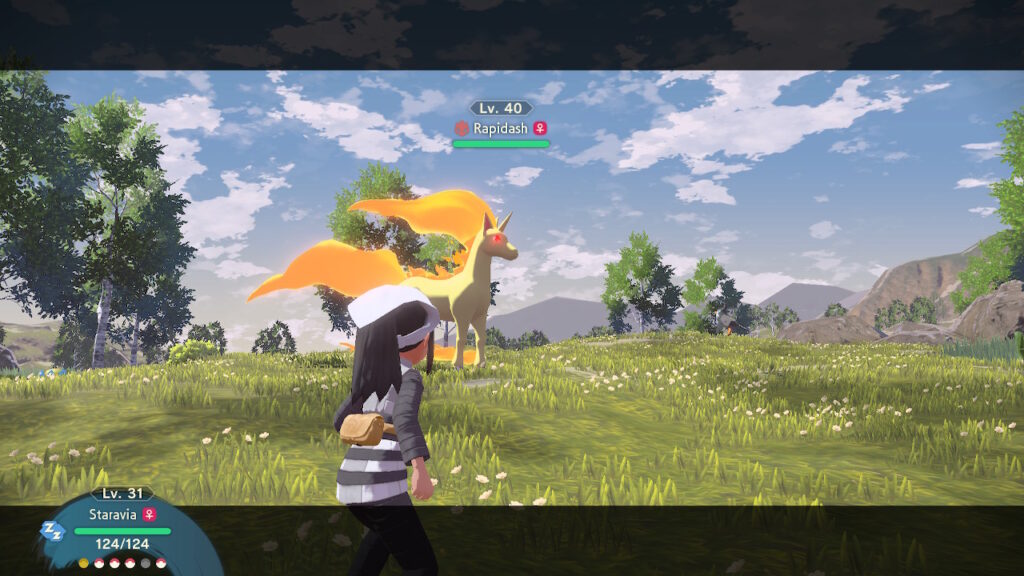Select the gray fainted party ball indicator
Viewport: 1024px width, 576px height.
(145, 563)
